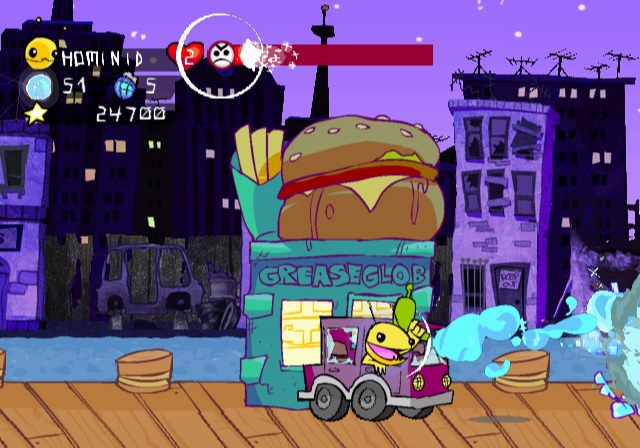
Task: Click the red lives heart icon
Action: [x=187, y=55]
